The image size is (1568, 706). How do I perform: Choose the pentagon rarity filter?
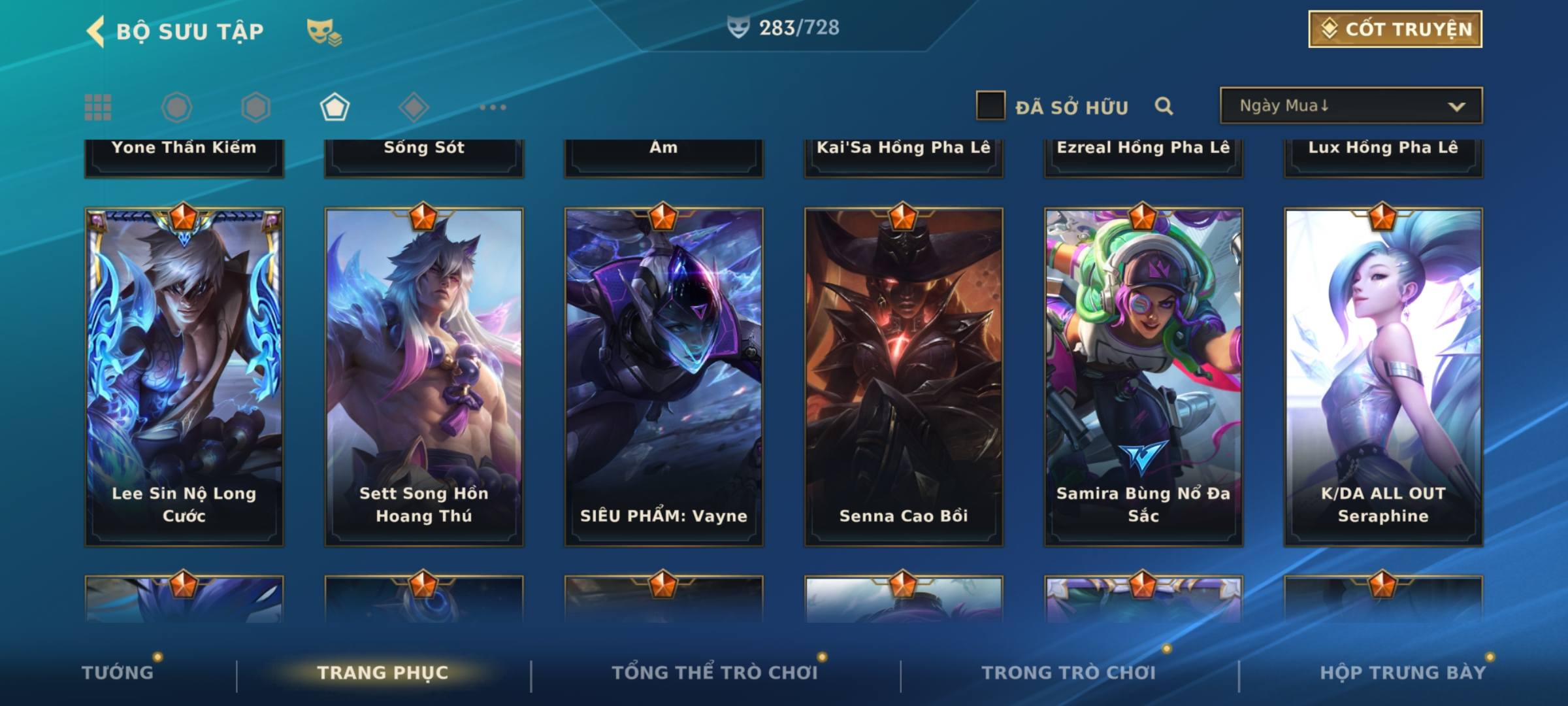pos(335,107)
